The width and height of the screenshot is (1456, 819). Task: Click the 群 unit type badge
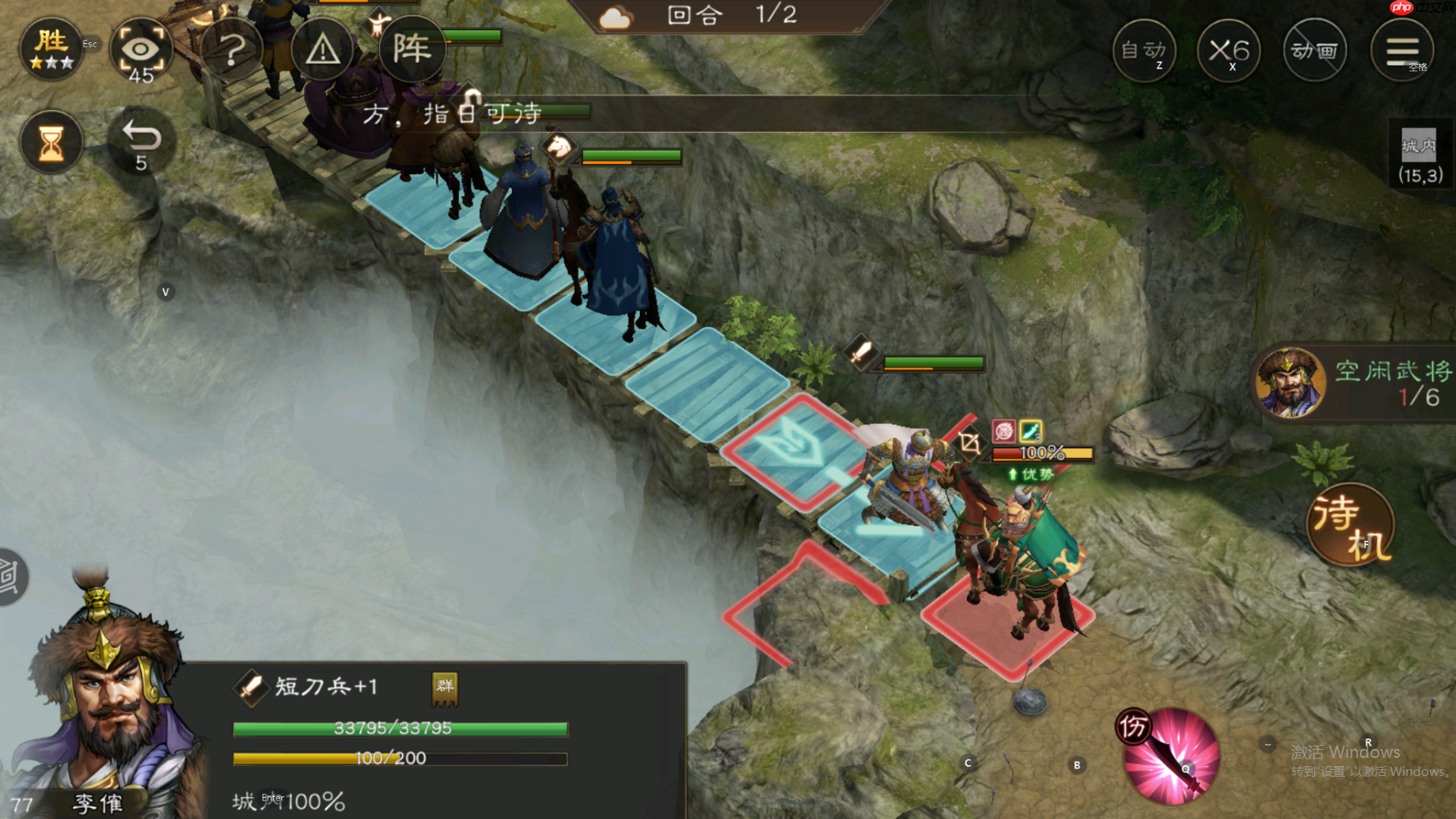[x=445, y=687]
